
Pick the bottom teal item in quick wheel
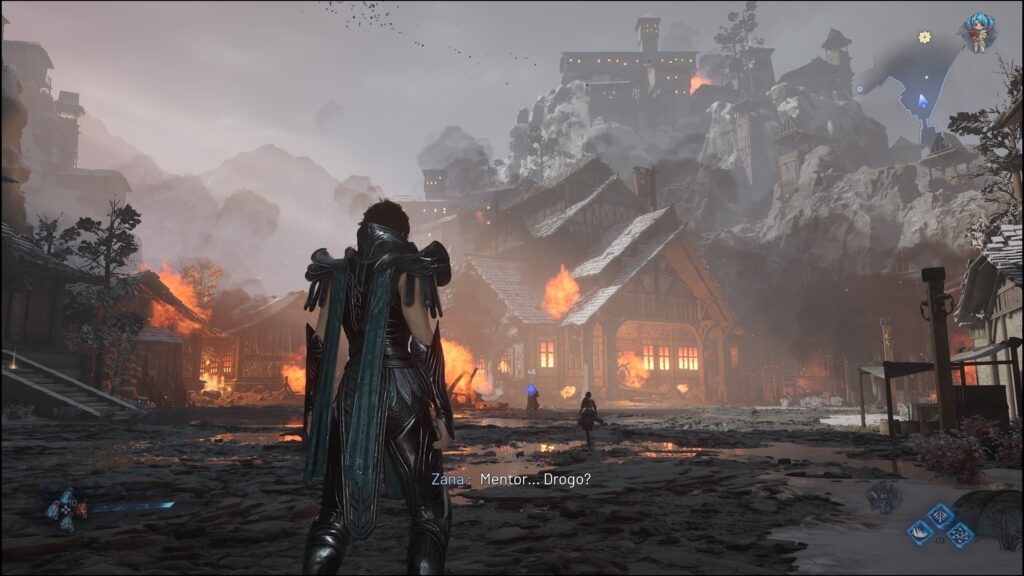66,522
